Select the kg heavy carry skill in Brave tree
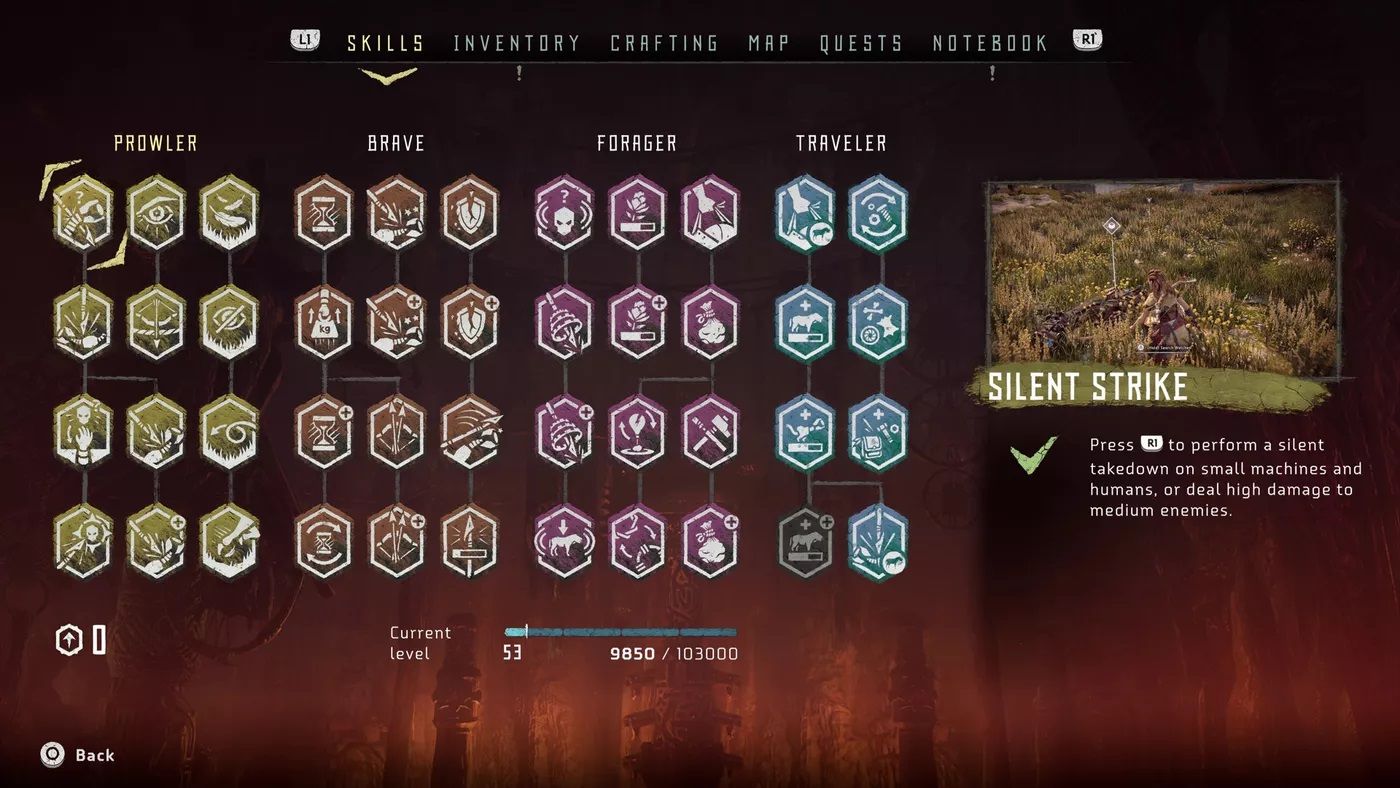Screen dimensions: 1400x788 (x=323, y=322)
